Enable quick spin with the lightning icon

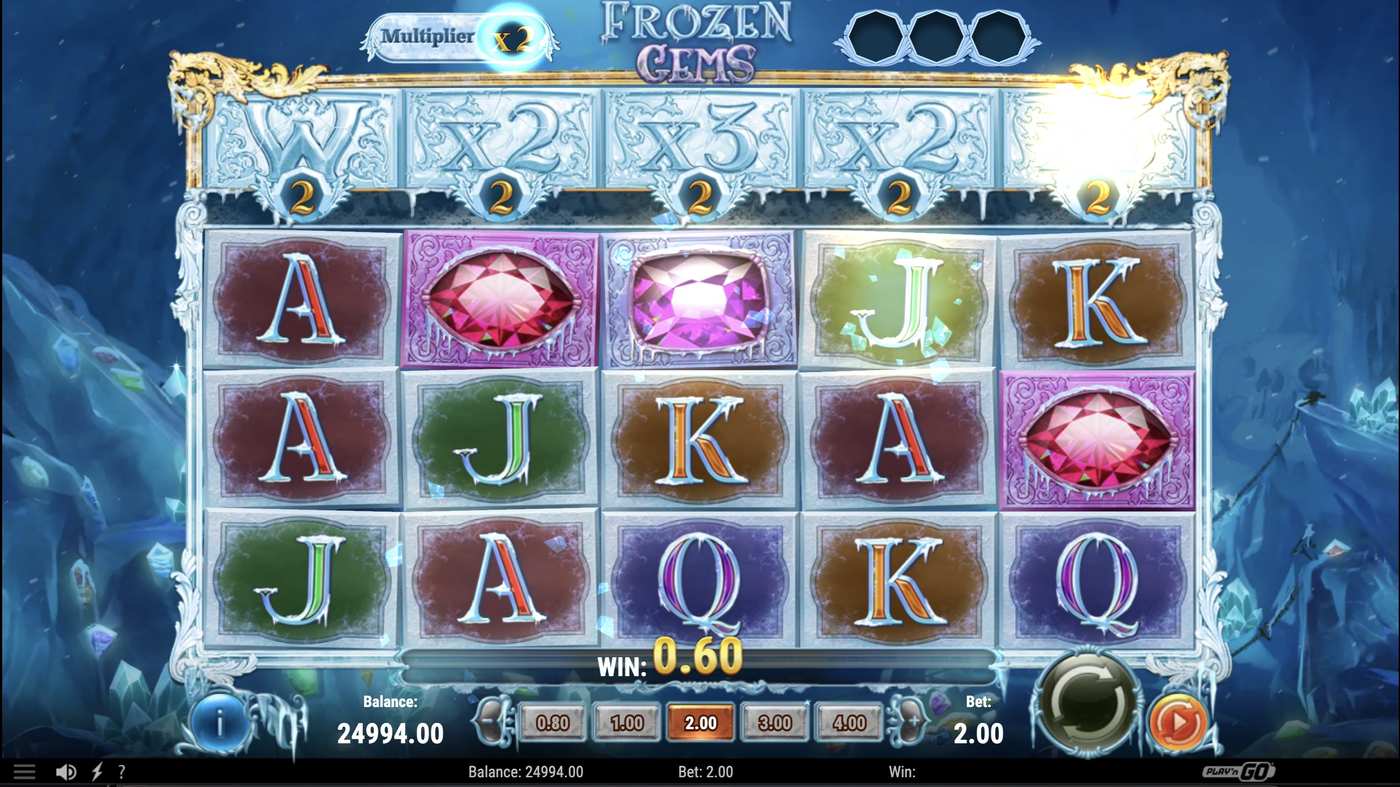pyautogui.click(x=96, y=770)
